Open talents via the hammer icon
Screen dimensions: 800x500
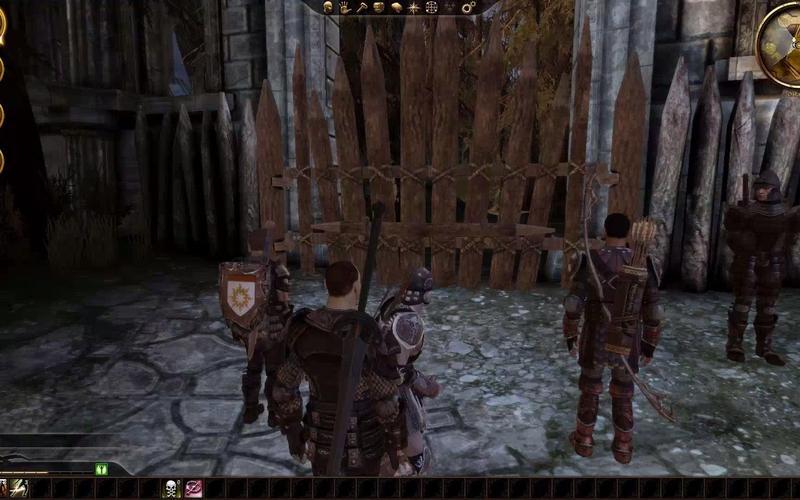click(x=362, y=8)
